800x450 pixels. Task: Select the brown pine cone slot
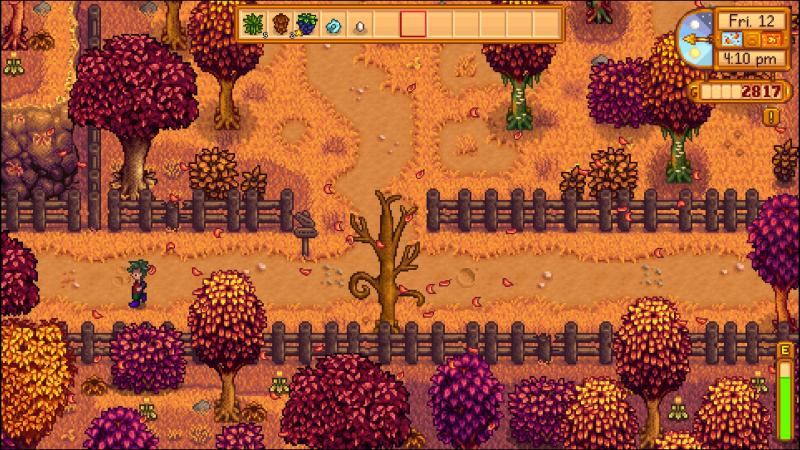[x=281, y=24]
